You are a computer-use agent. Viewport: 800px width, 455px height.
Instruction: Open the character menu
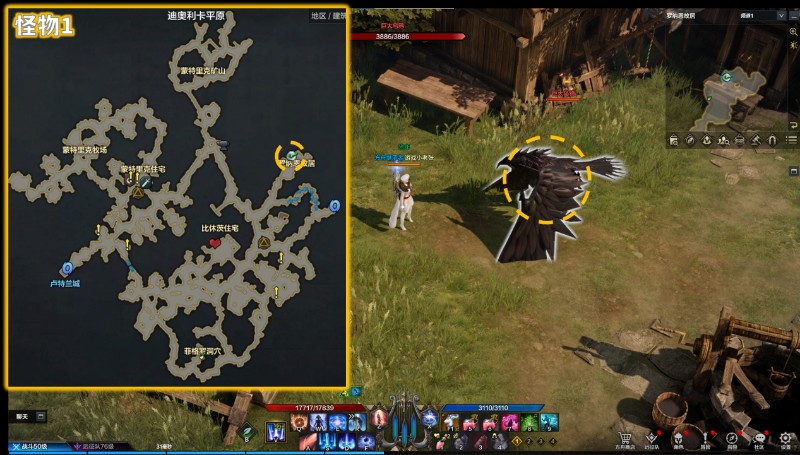pyautogui.click(x=678, y=437)
